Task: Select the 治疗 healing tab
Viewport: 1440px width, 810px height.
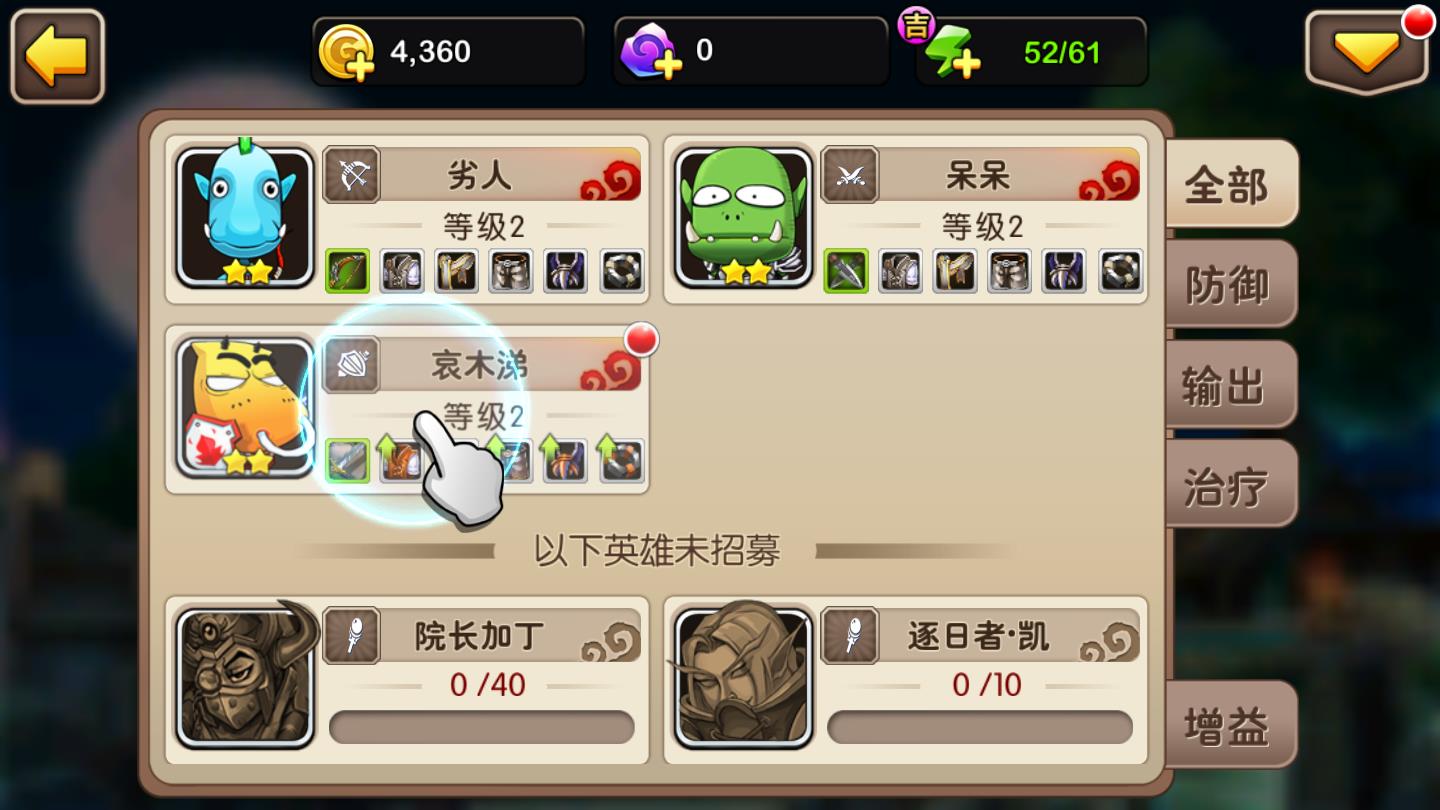Action: (x=1231, y=483)
